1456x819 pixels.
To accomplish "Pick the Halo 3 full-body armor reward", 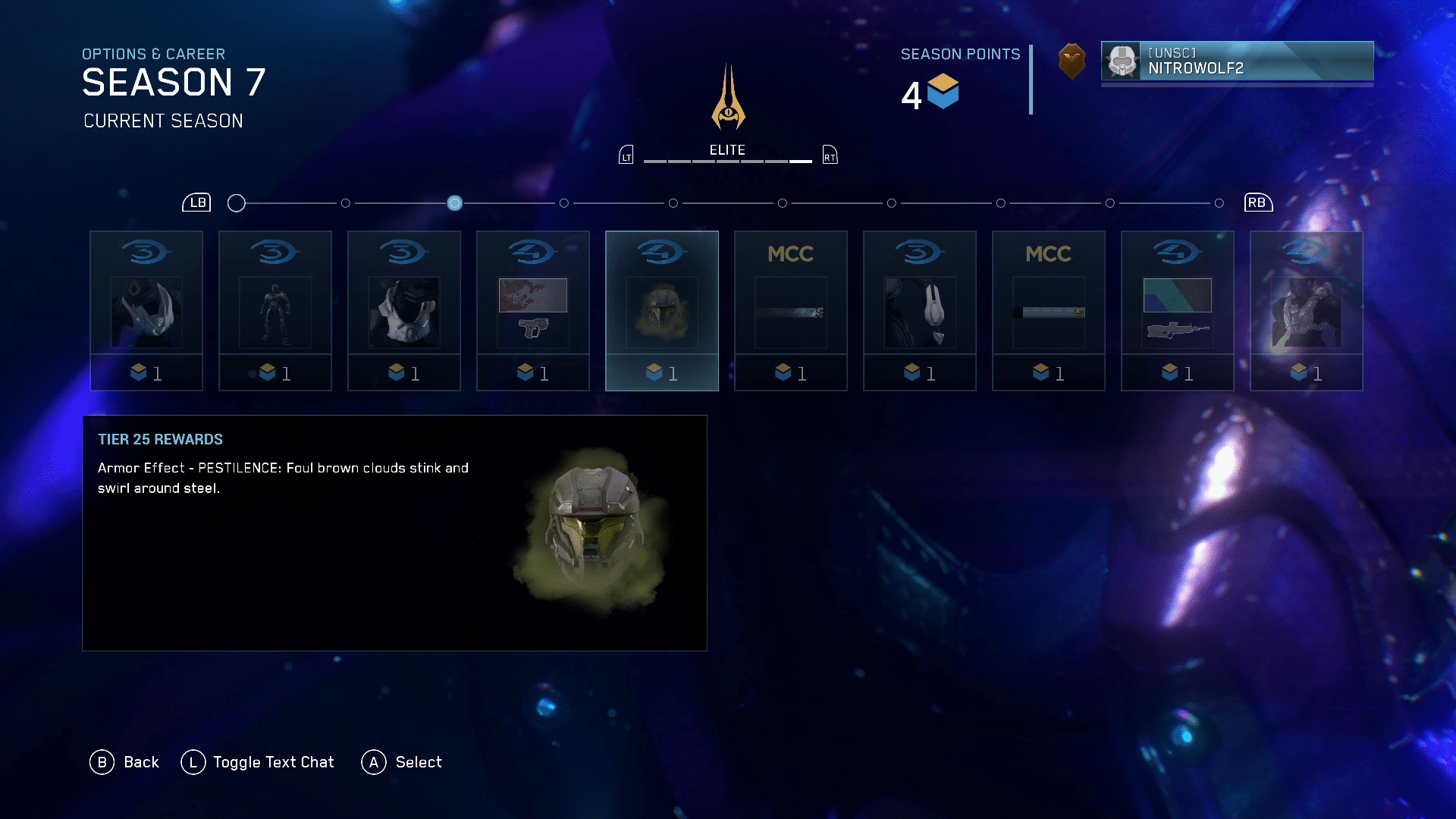I will pos(275,311).
